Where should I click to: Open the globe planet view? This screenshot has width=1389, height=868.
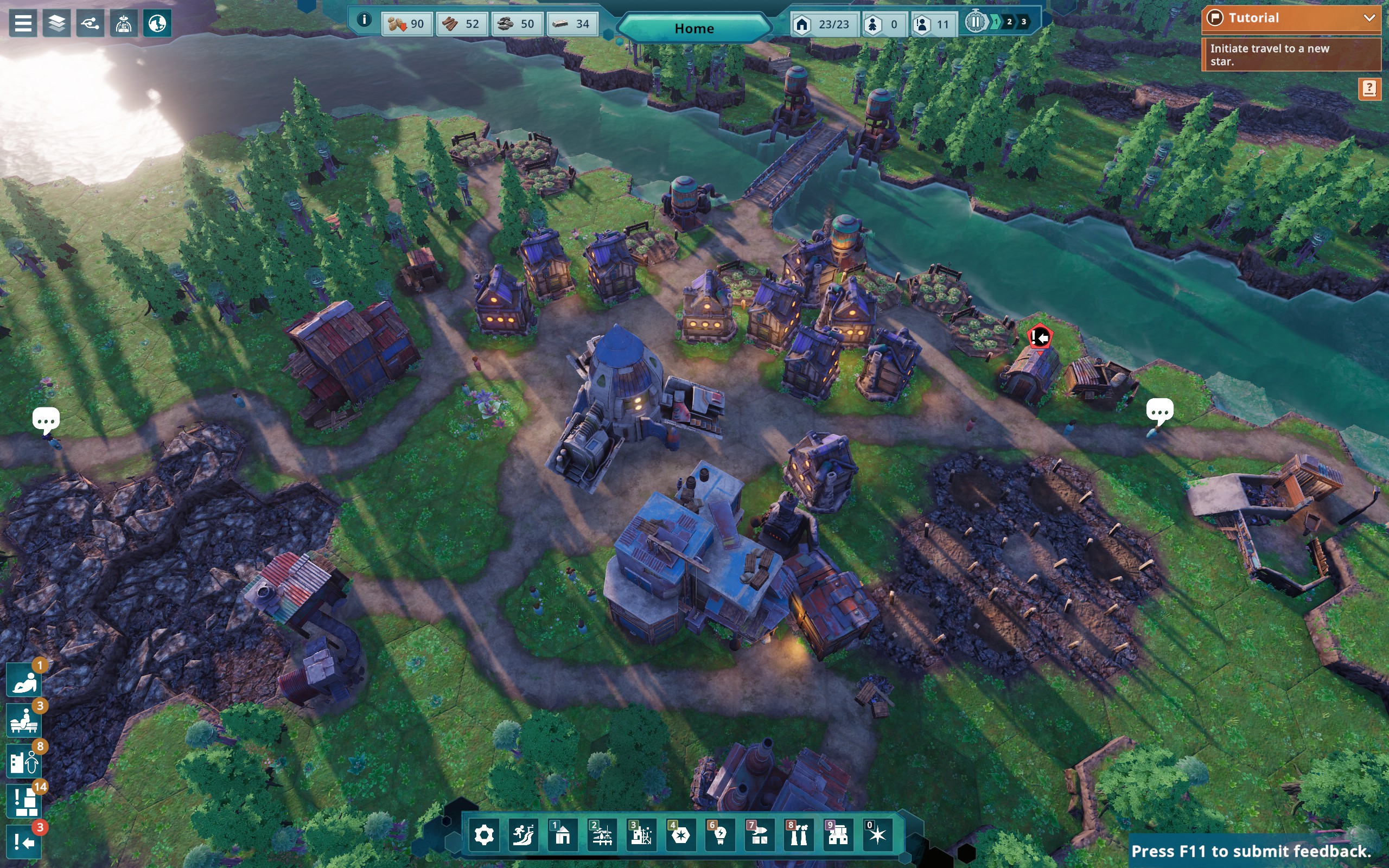pos(157,24)
